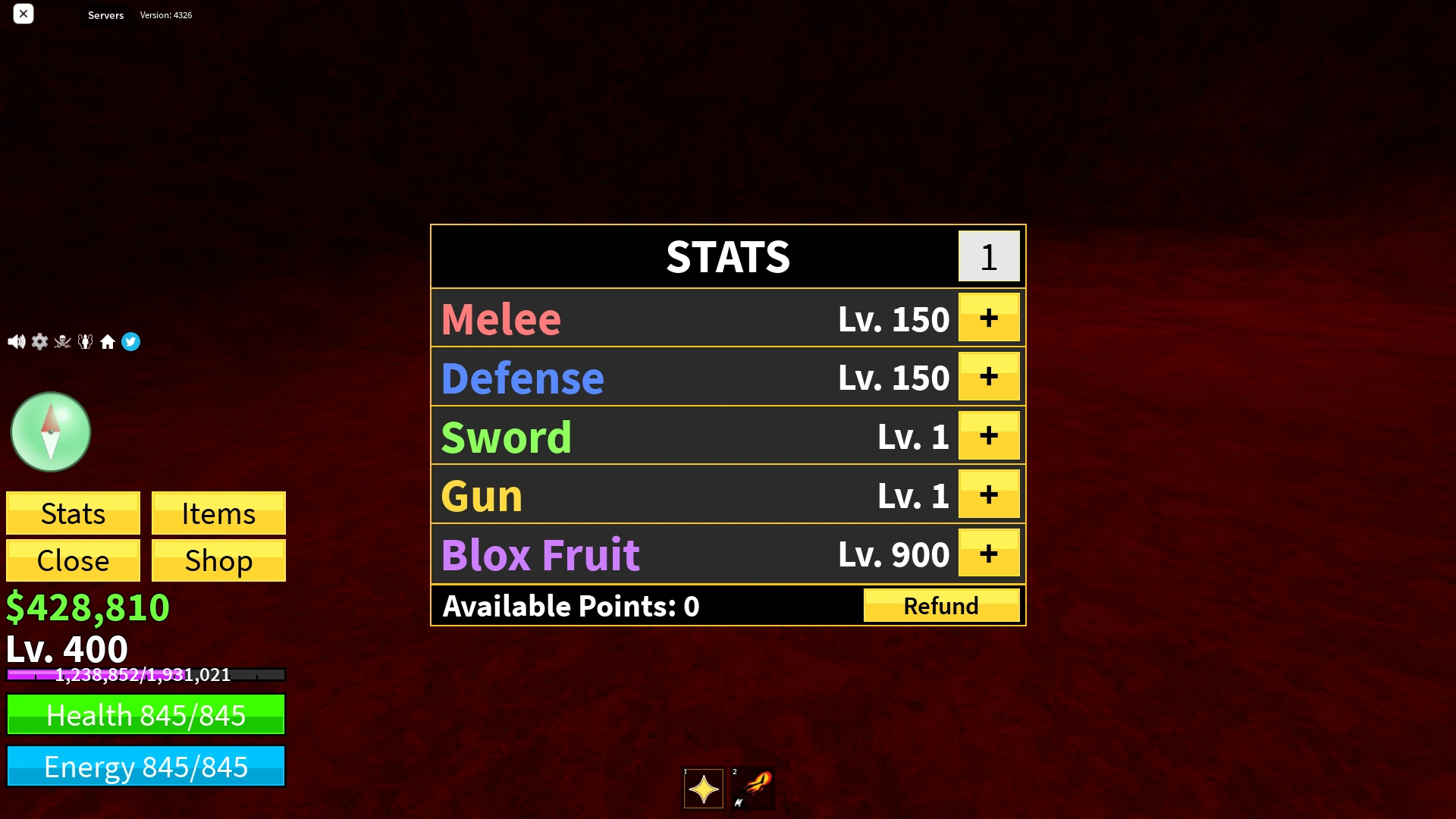Open the Items panel

click(x=218, y=513)
